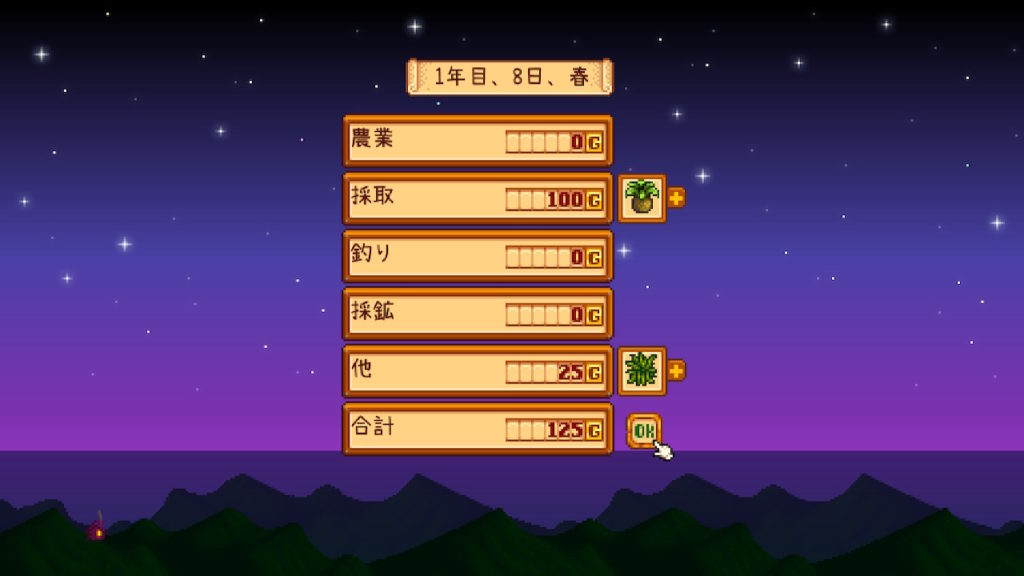Select the green fiber icon beside 他
This screenshot has width=1024, height=576.
(x=642, y=371)
